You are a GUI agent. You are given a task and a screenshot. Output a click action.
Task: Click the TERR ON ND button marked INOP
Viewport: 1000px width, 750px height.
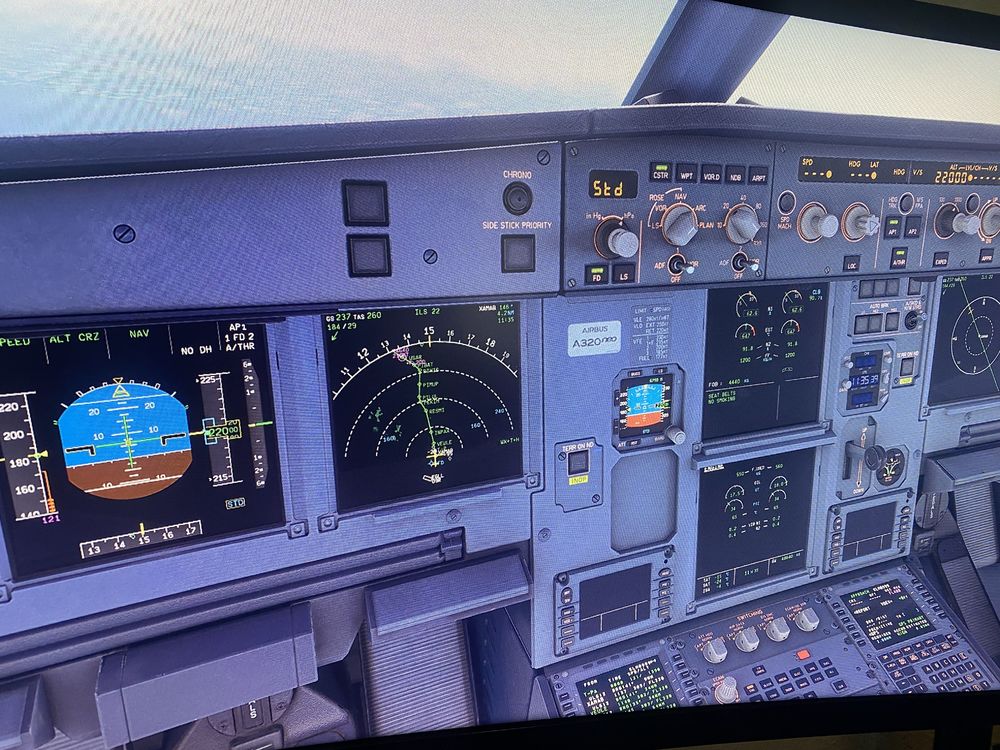(x=578, y=463)
